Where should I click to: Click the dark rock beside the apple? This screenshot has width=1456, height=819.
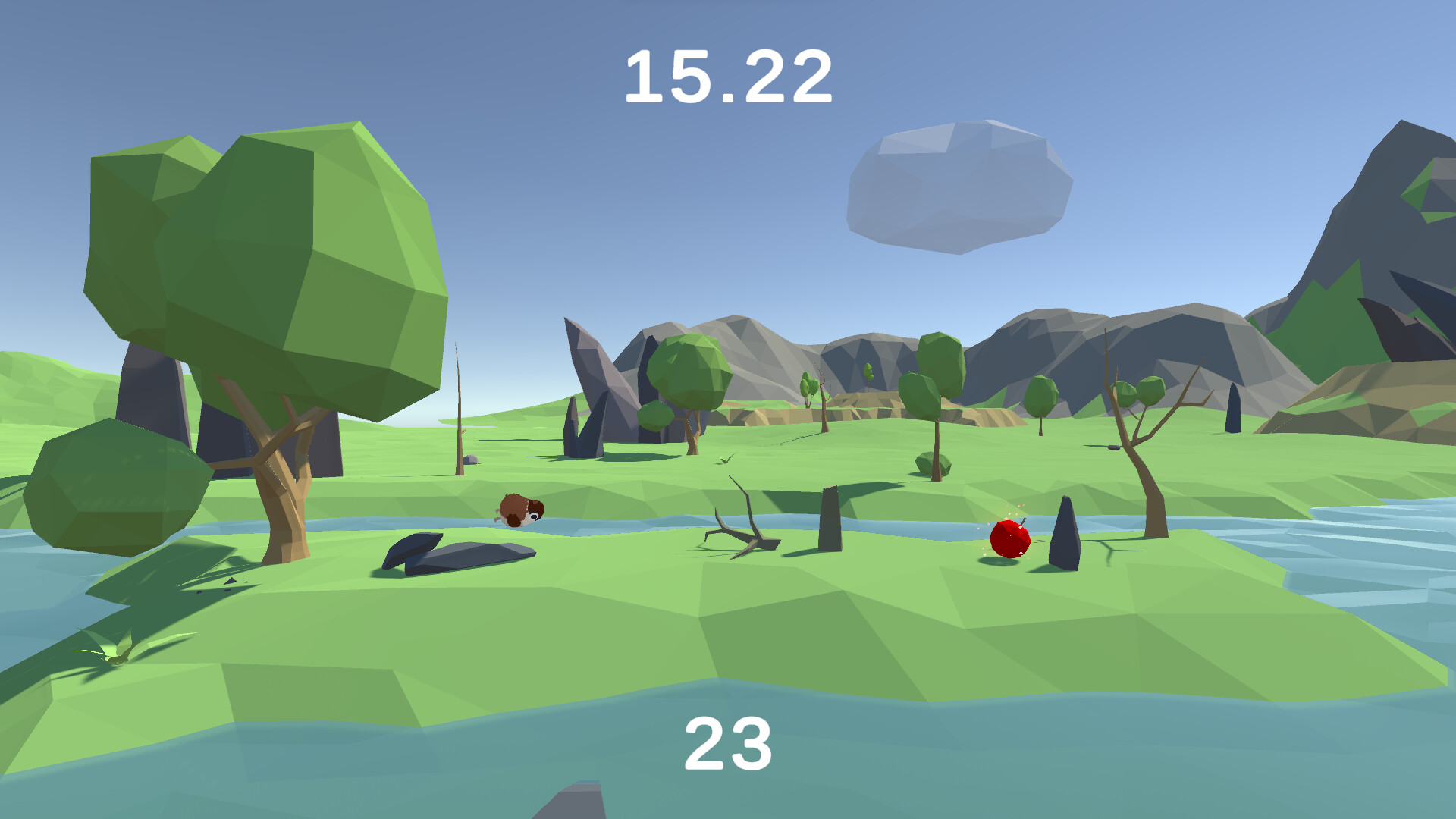tap(1063, 540)
